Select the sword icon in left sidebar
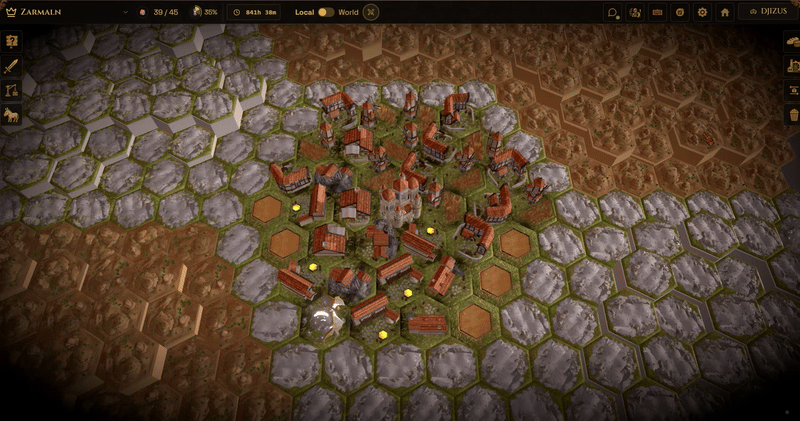Image resolution: width=800 pixels, height=421 pixels. point(12,66)
